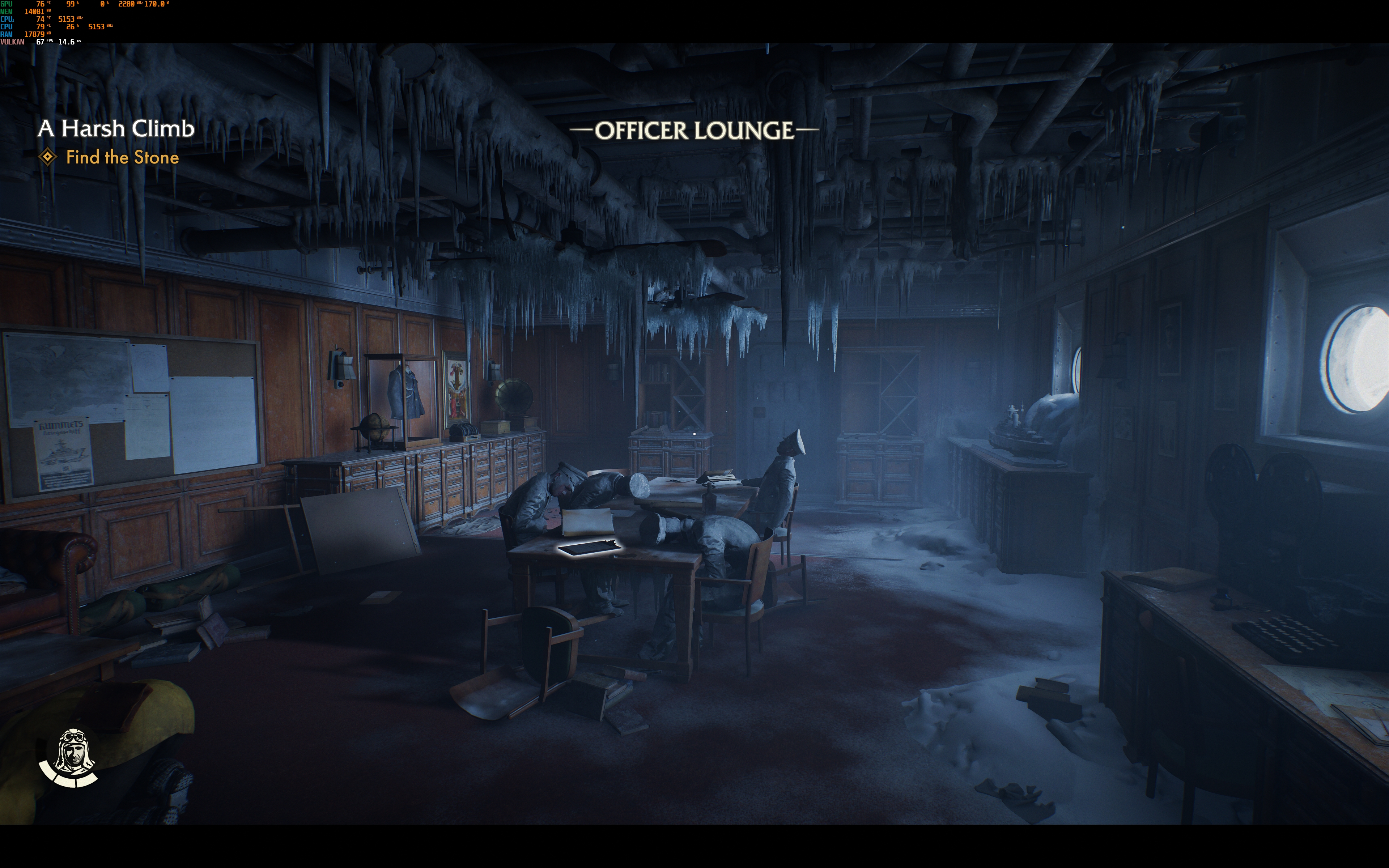Viewport: 1389px width, 868px height.
Task: Select the Find the Stone objective tracker
Action: [122, 157]
